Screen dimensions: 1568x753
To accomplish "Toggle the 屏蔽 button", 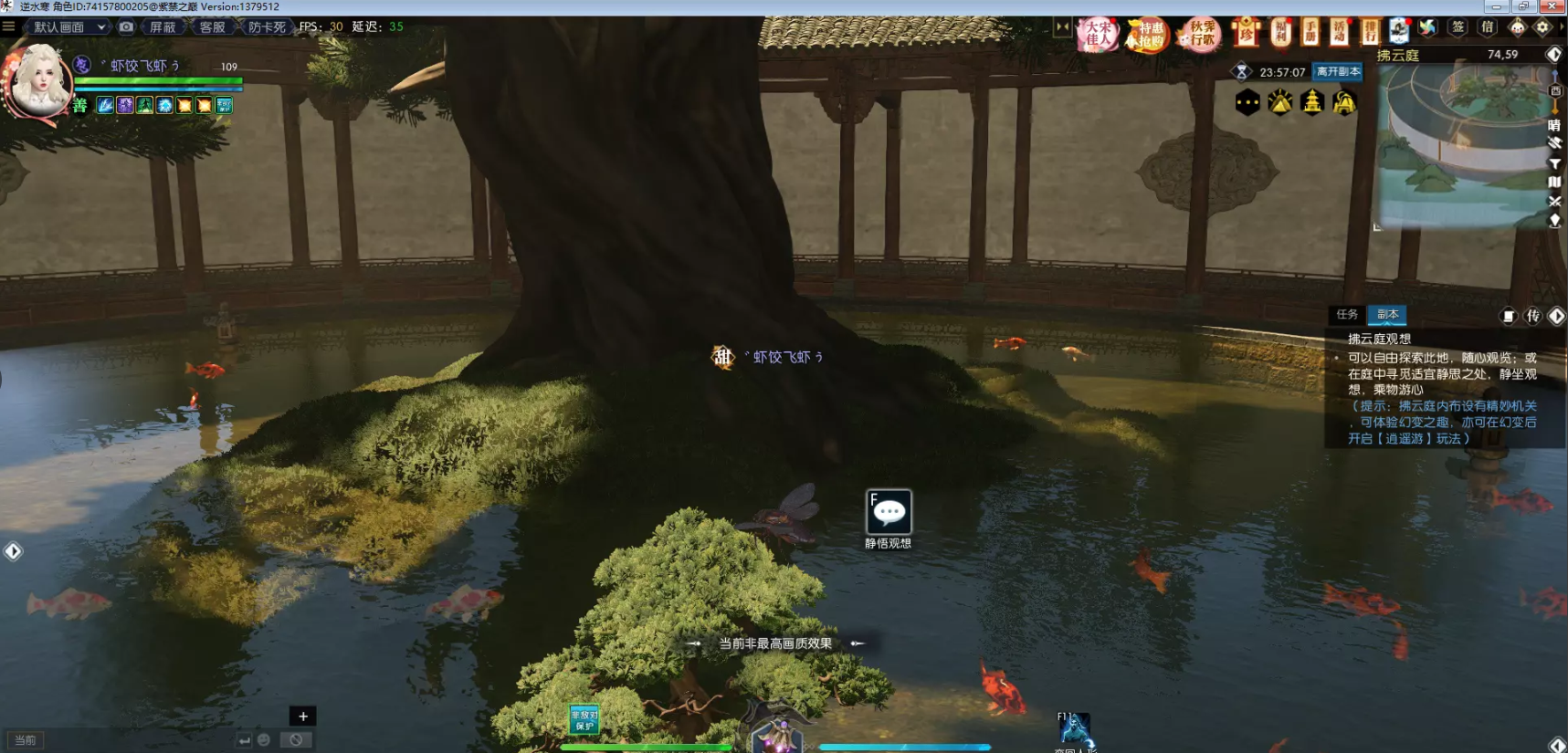I will [163, 27].
